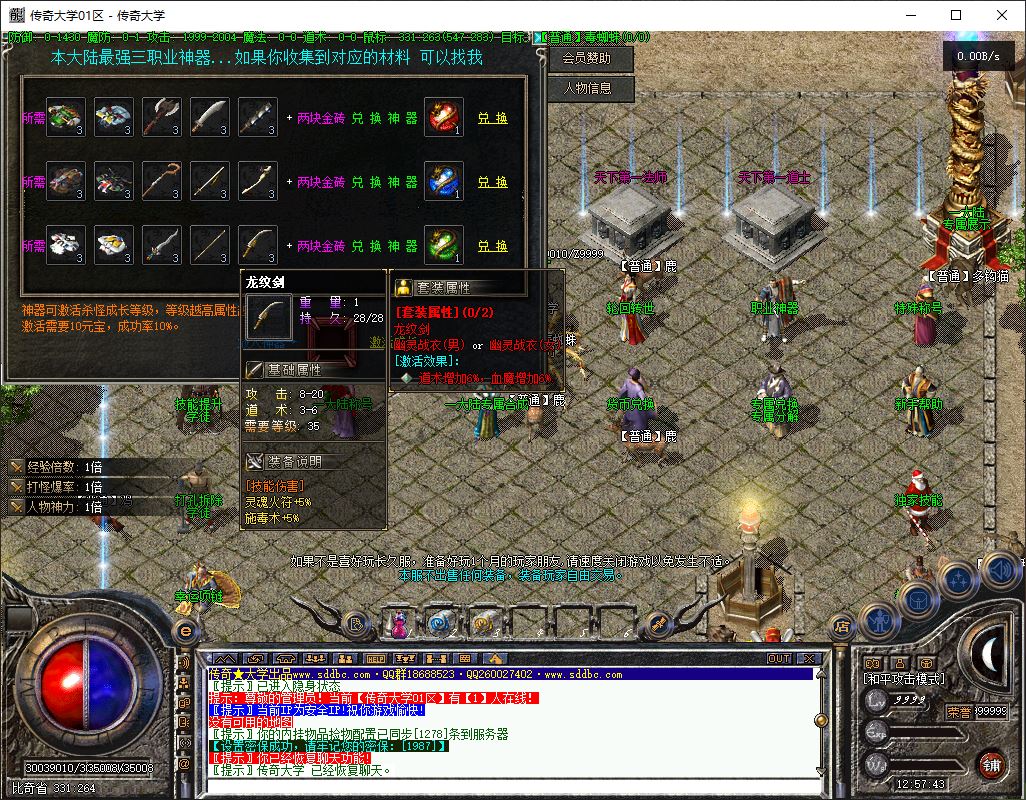Click 兑换 for the red artifact row
Screen dimensions: 1026x800
(492, 118)
